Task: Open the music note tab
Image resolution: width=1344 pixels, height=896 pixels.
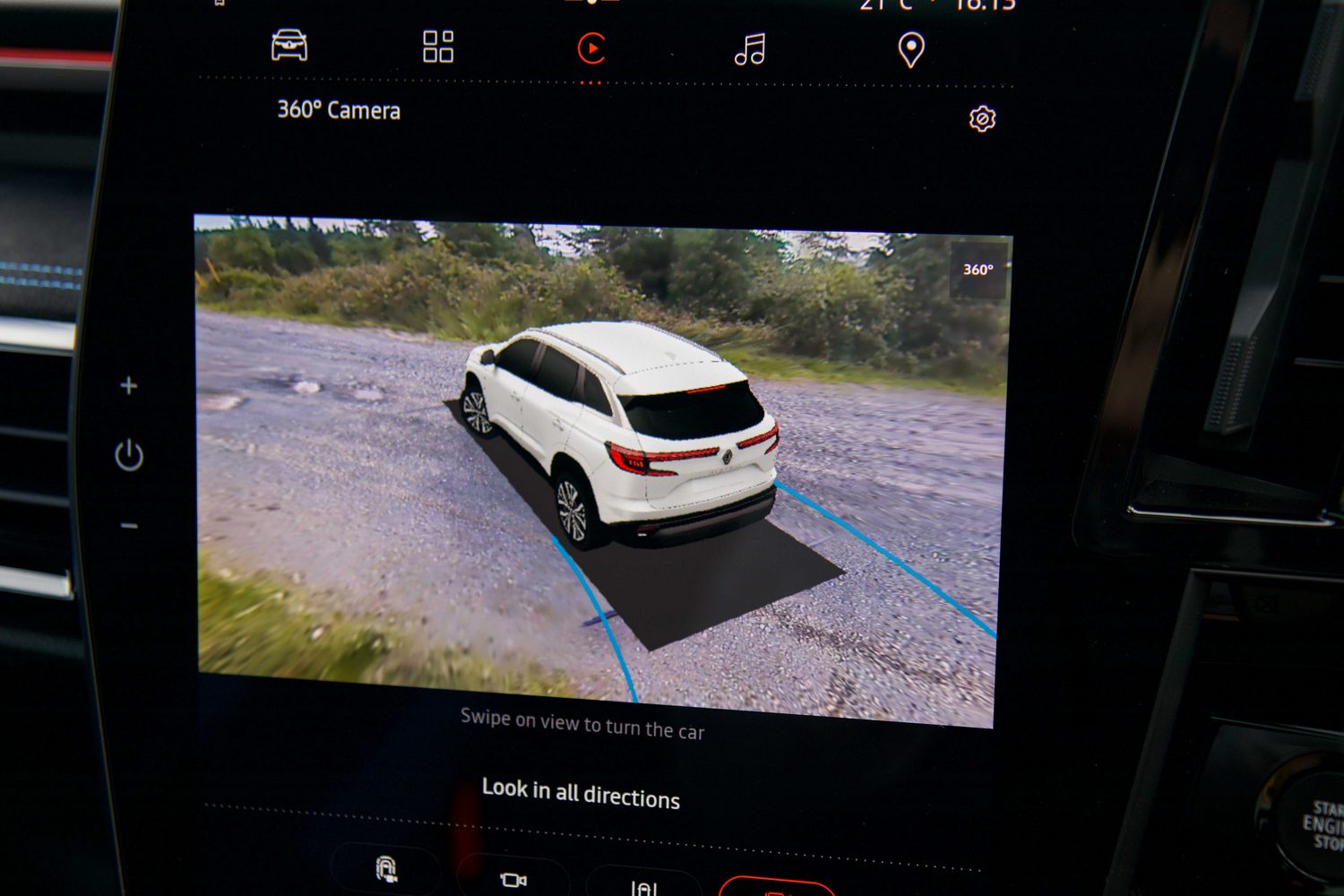Action: [x=750, y=49]
